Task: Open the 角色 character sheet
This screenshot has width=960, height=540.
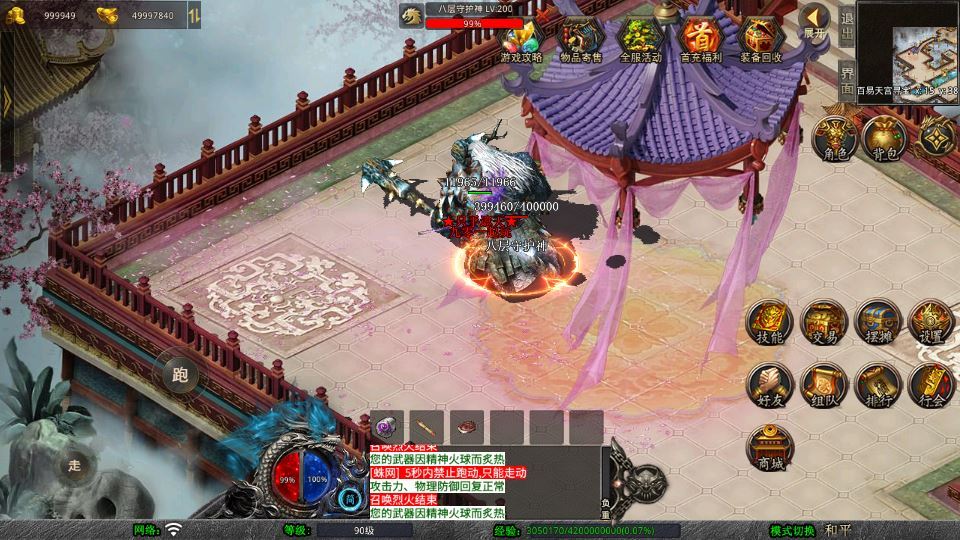Action: 833,138
